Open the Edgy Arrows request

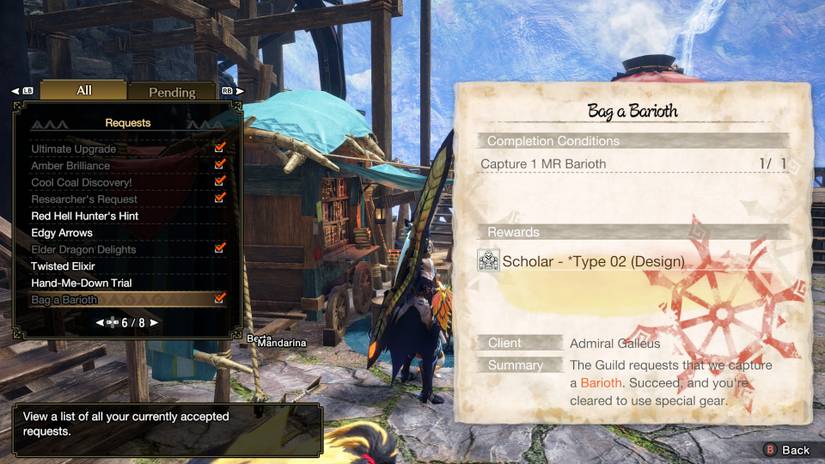click(62, 233)
